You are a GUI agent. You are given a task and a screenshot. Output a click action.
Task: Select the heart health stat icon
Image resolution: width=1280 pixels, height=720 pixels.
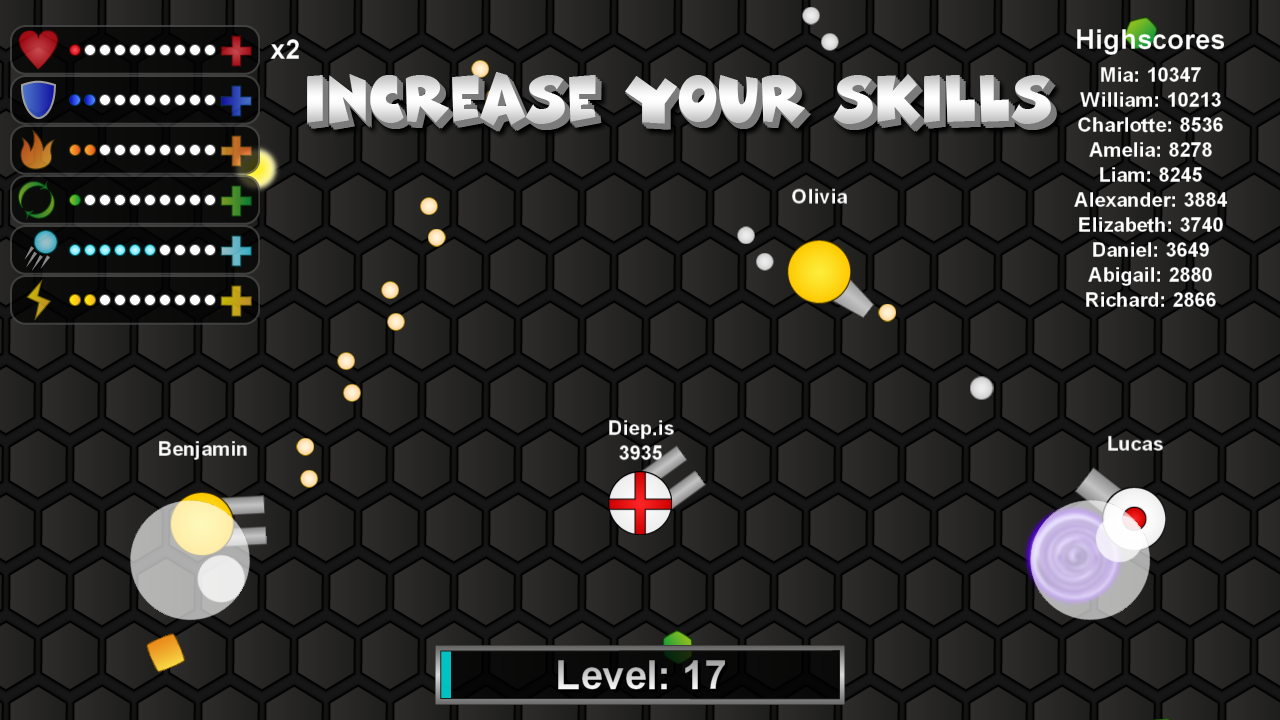[37, 50]
